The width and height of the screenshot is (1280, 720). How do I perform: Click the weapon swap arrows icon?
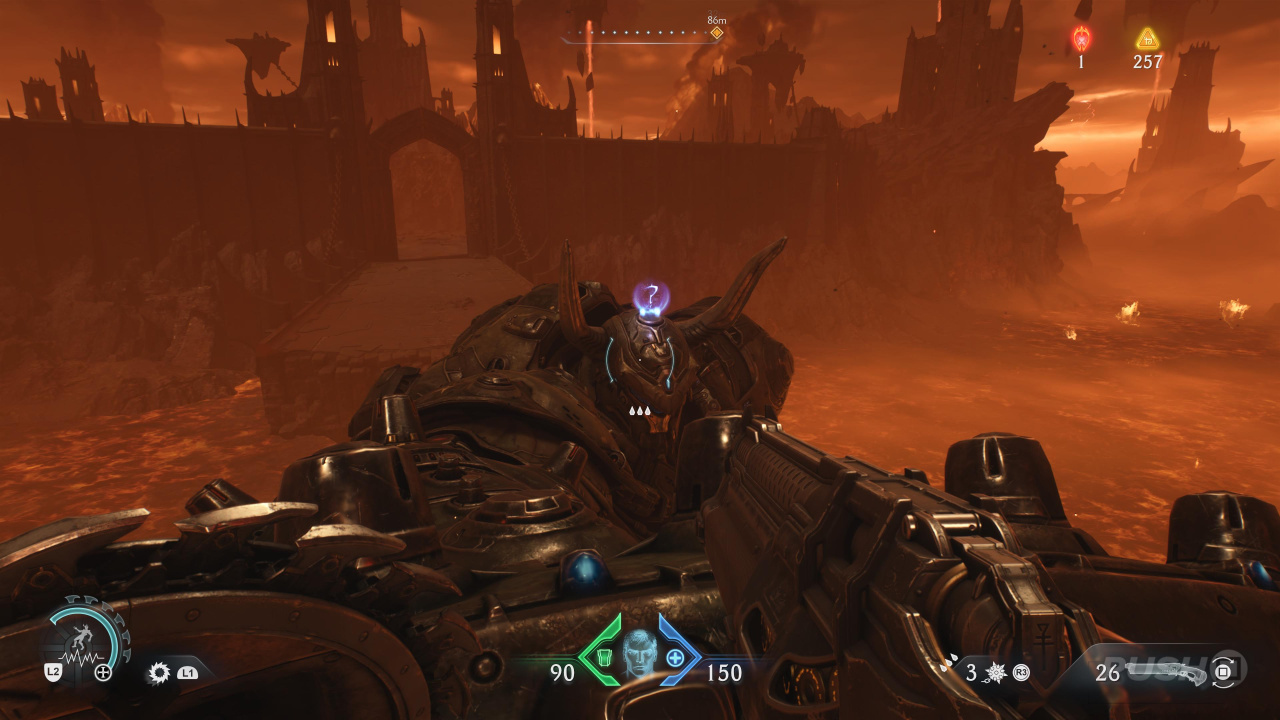click(1224, 672)
